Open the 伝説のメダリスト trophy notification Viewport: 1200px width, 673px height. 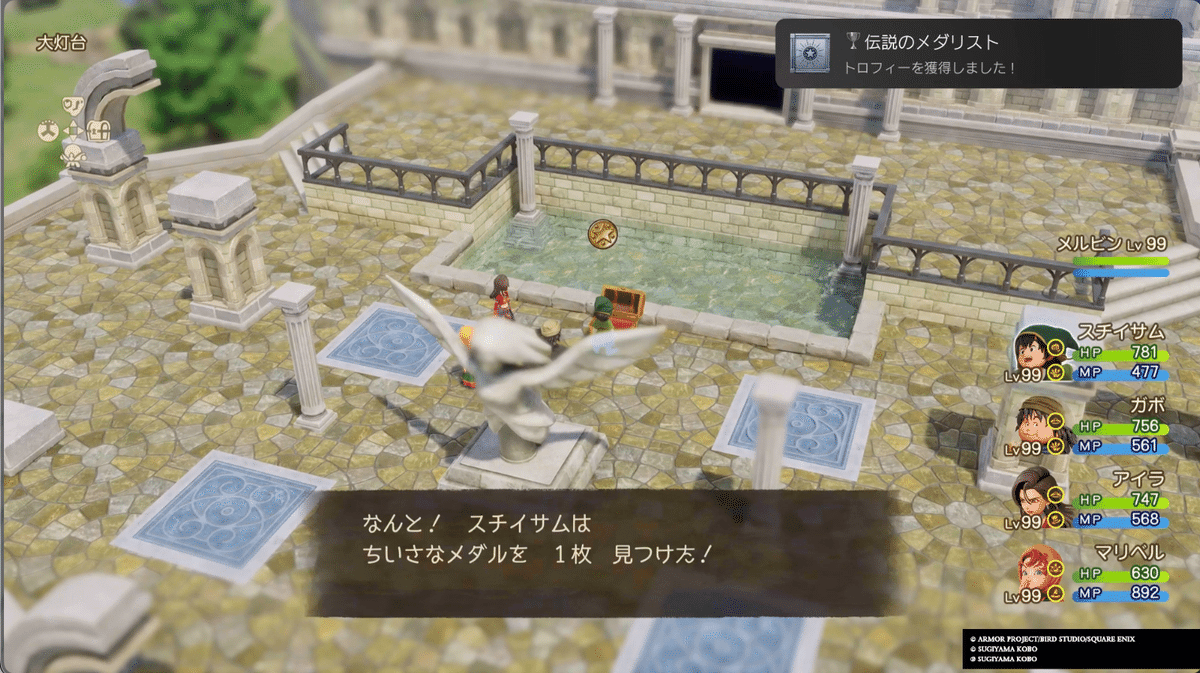[978, 53]
